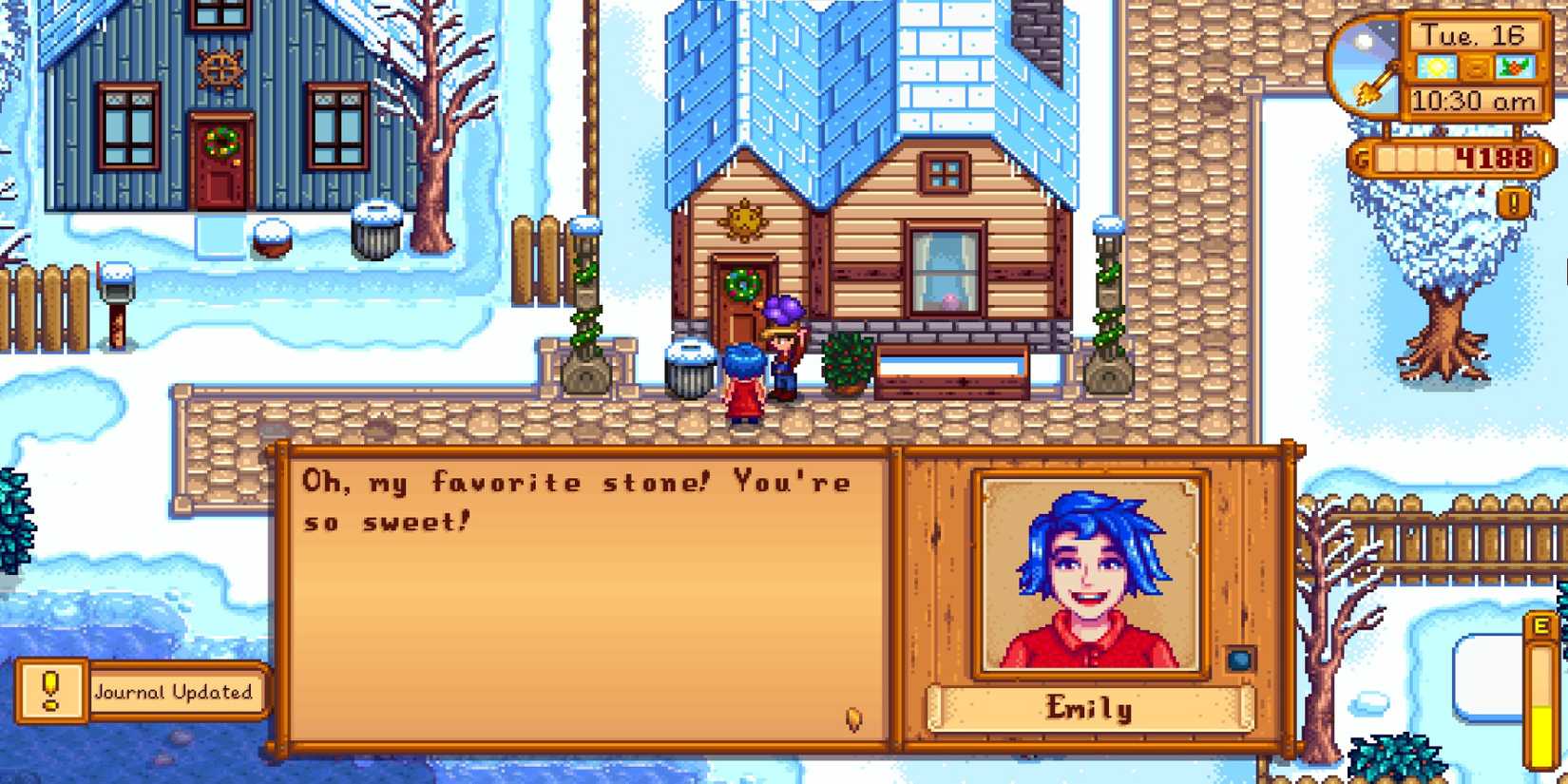Image resolution: width=1568 pixels, height=784 pixels.
Task: Click the 10:30 am time display
Action: [x=1473, y=99]
